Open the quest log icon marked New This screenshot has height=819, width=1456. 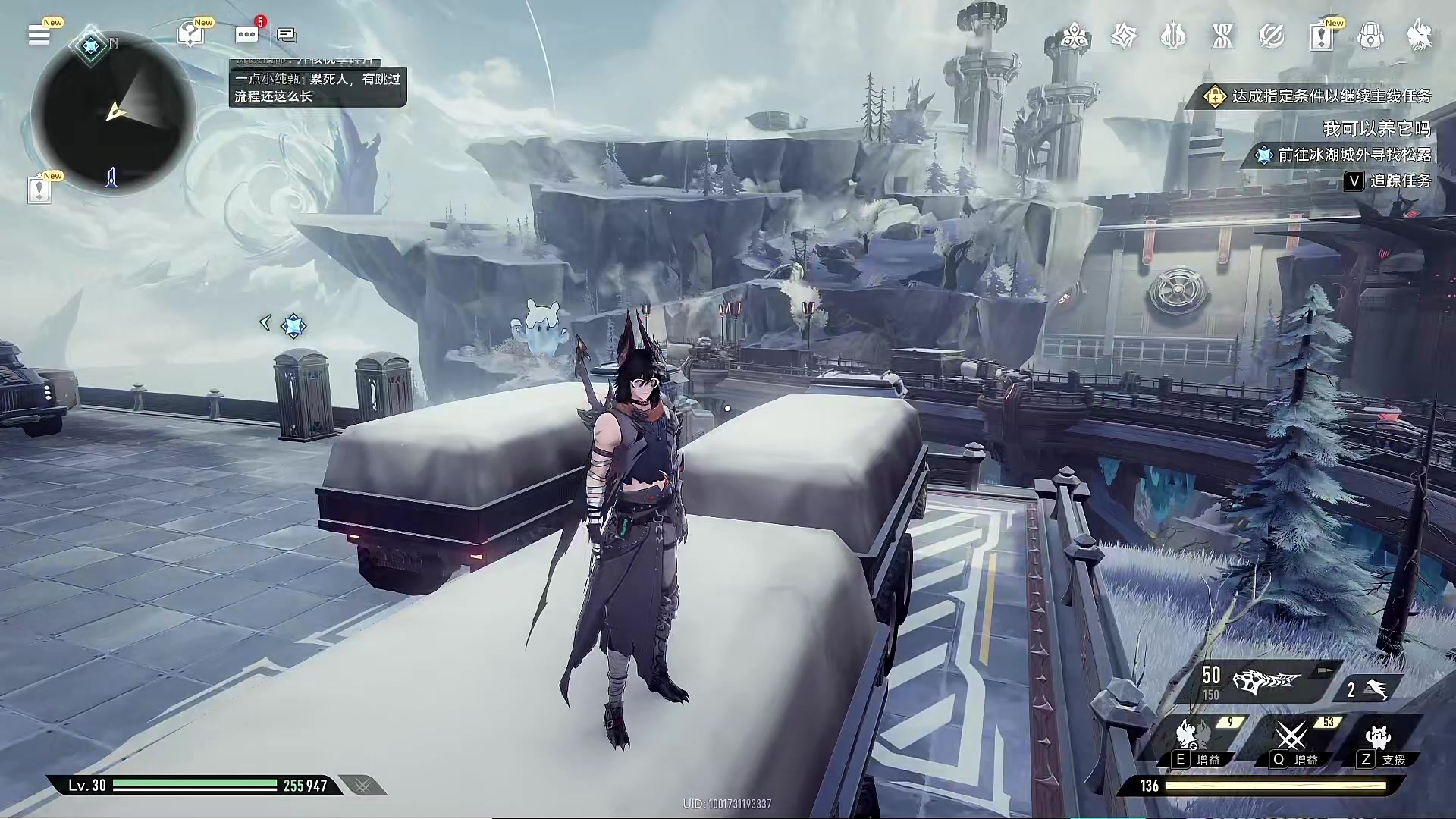(x=1321, y=36)
